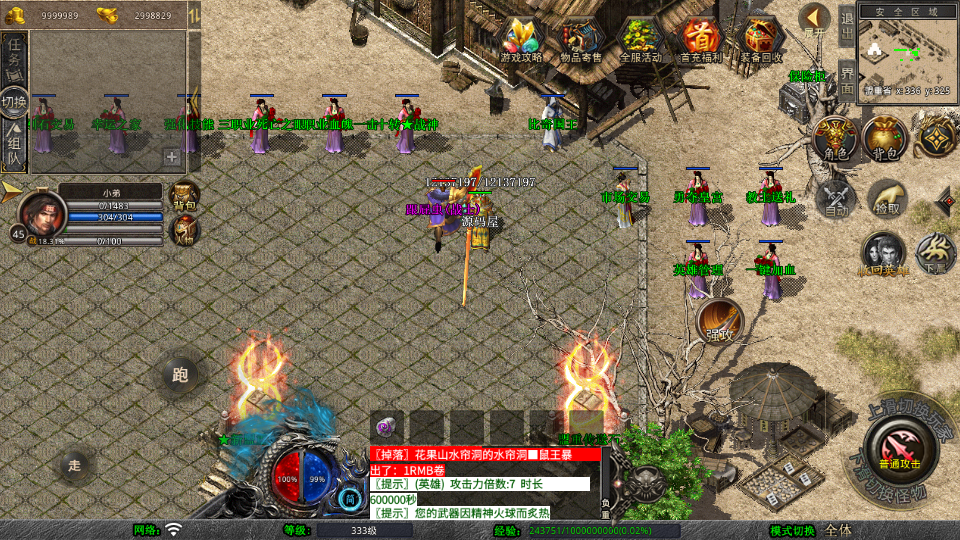960x540 pixels.
Task: Open the 全服活动 server events icon
Action: click(x=641, y=40)
